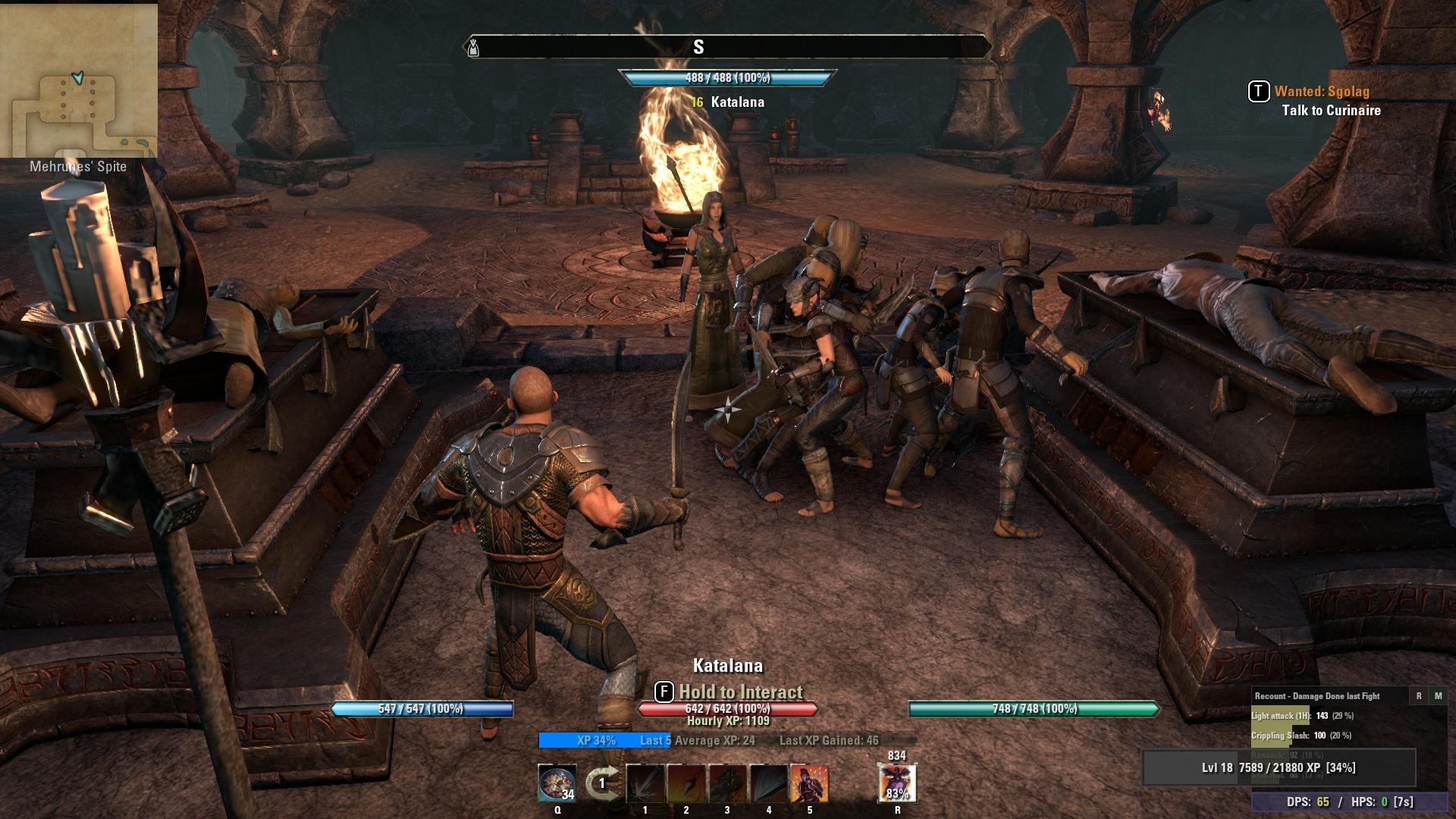Use the food bowl quickslot item
The image size is (1456, 819).
[x=557, y=783]
